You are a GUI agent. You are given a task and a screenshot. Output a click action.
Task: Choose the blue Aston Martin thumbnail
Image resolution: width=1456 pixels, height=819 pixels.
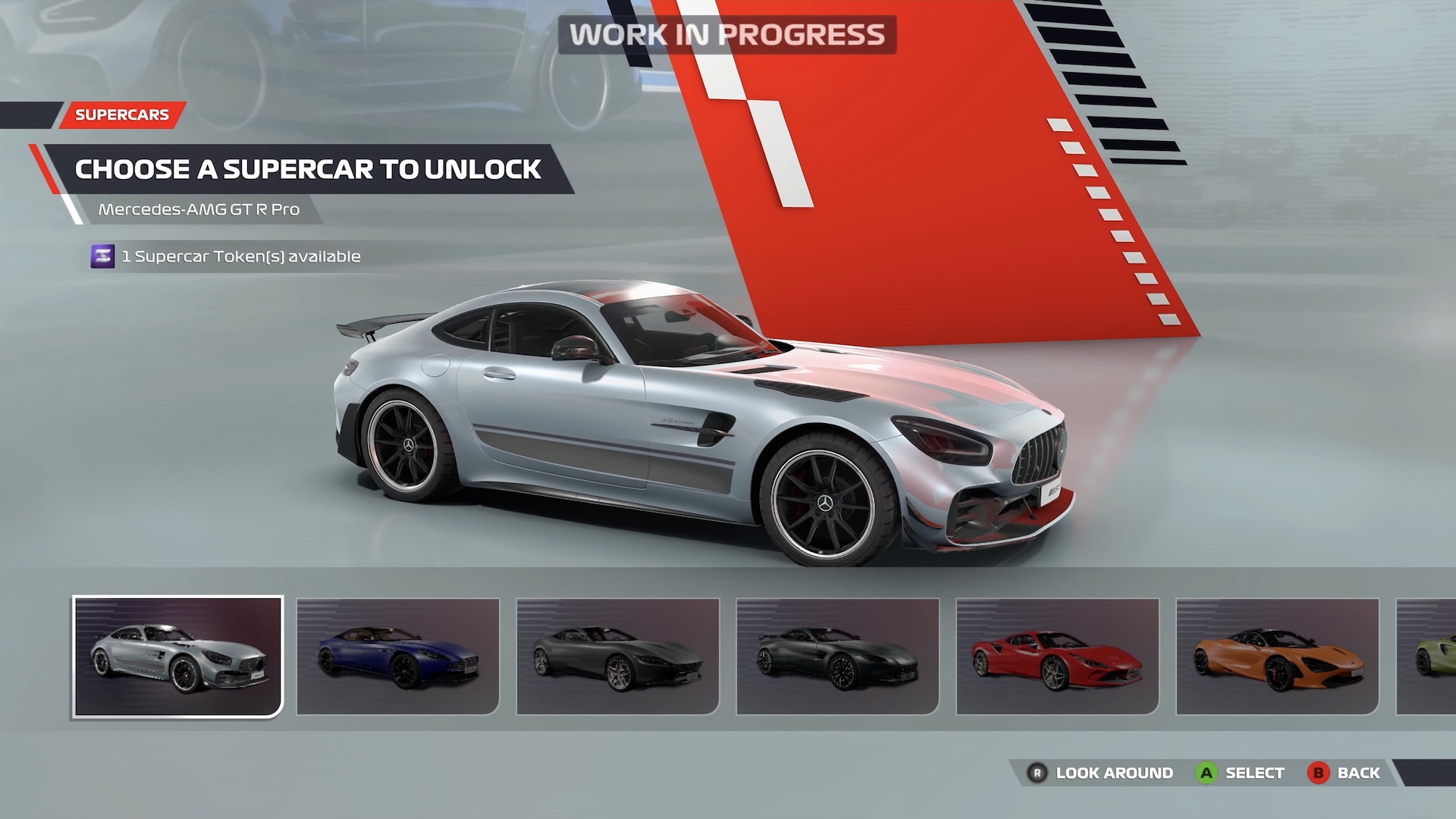[x=398, y=657]
